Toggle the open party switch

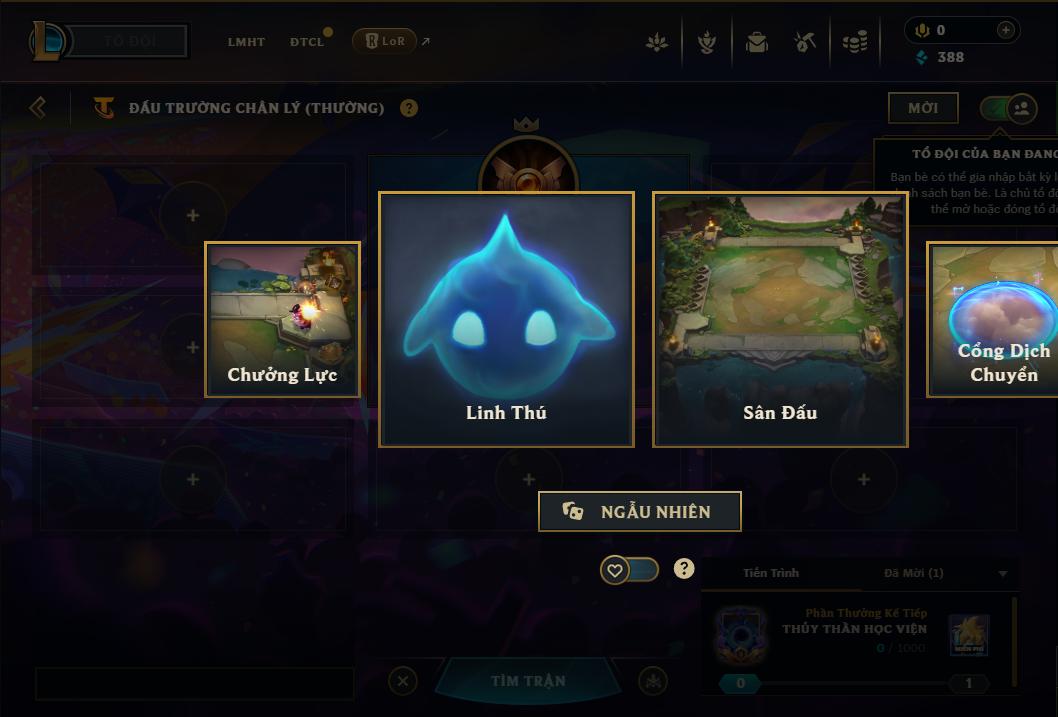[x=1008, y=108]
